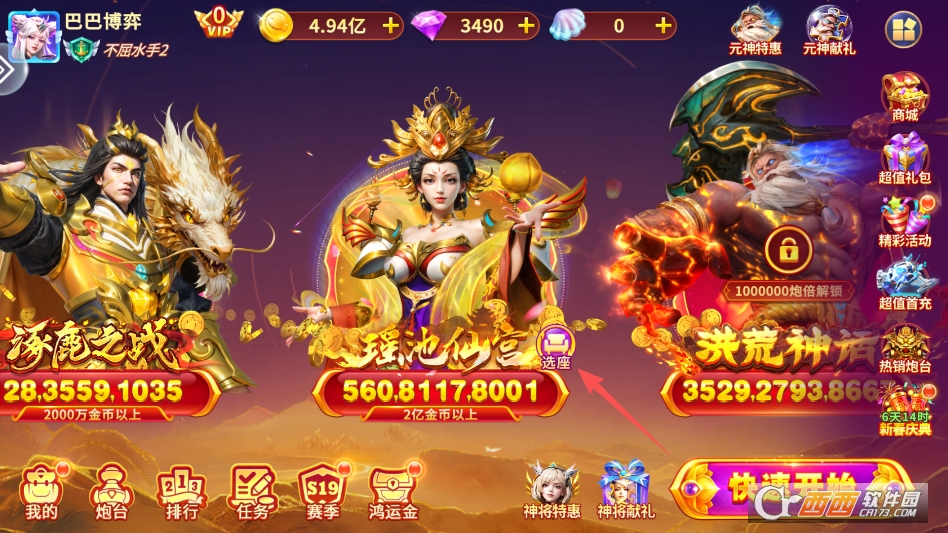Open the S19 赛季 season page

tap(322, 490)
